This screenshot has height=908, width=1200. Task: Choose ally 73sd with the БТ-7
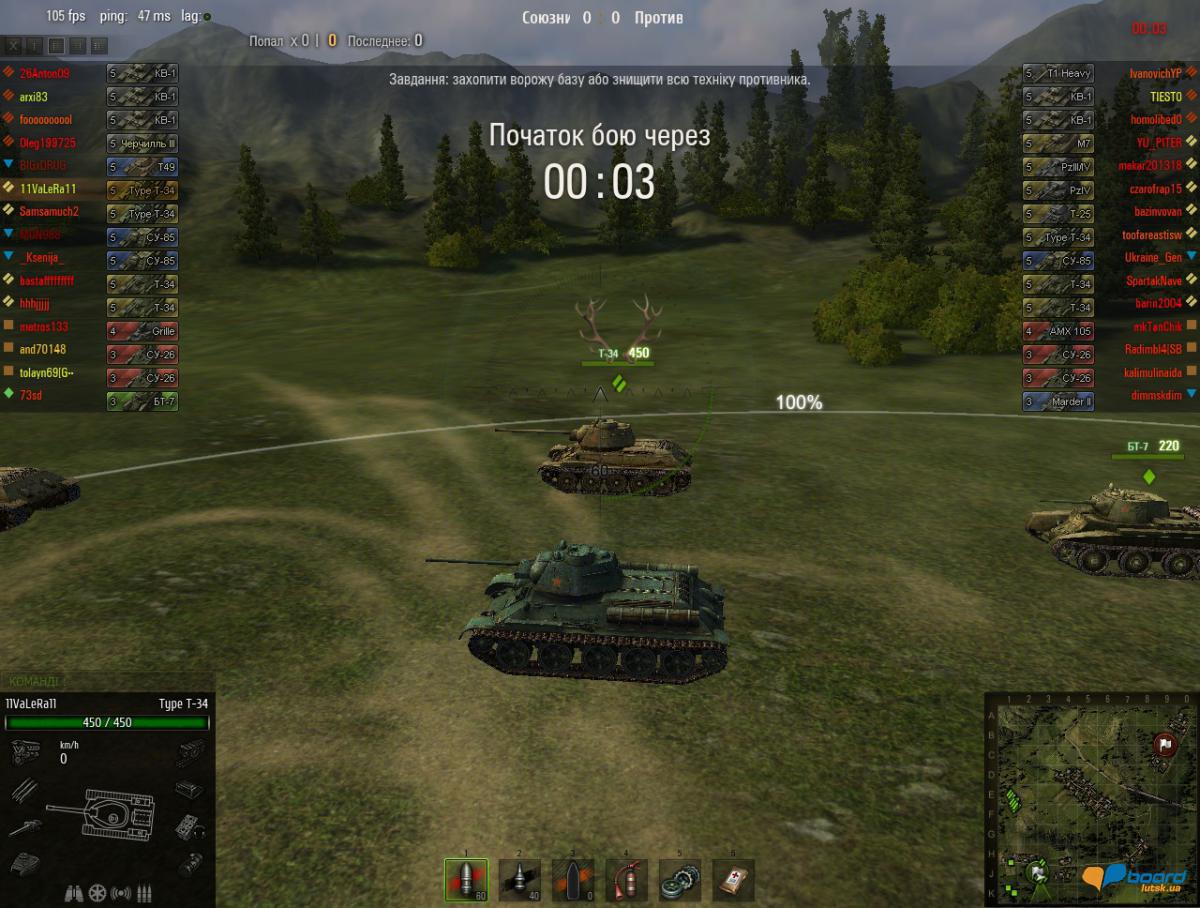[31, 396]
